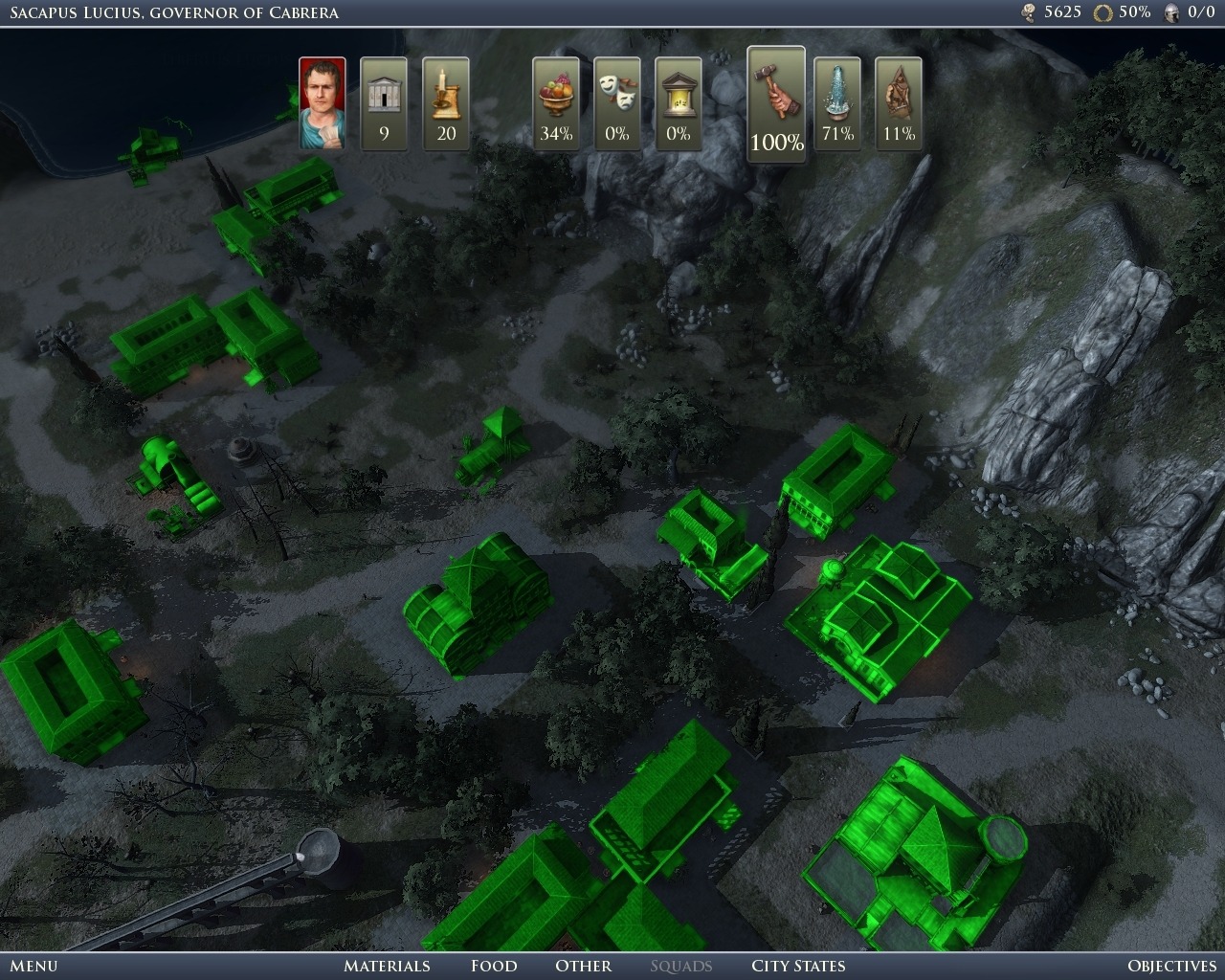Viewport: 1225px width, 980px height.
Task: Select the hooded figure 11% icon
Action: pyautogui.click(x=899, y=103)
